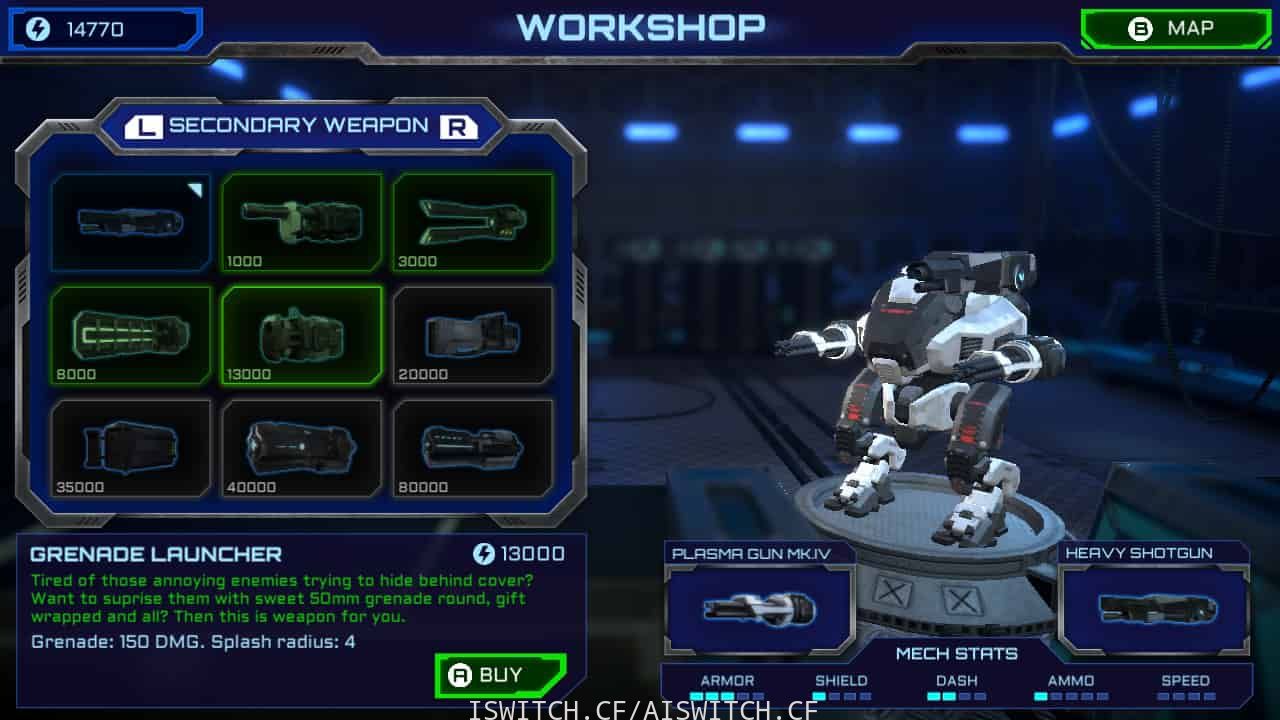1280x720 pixels.
Task: Buy the Grenade Launcher
Action: point(501,675)
